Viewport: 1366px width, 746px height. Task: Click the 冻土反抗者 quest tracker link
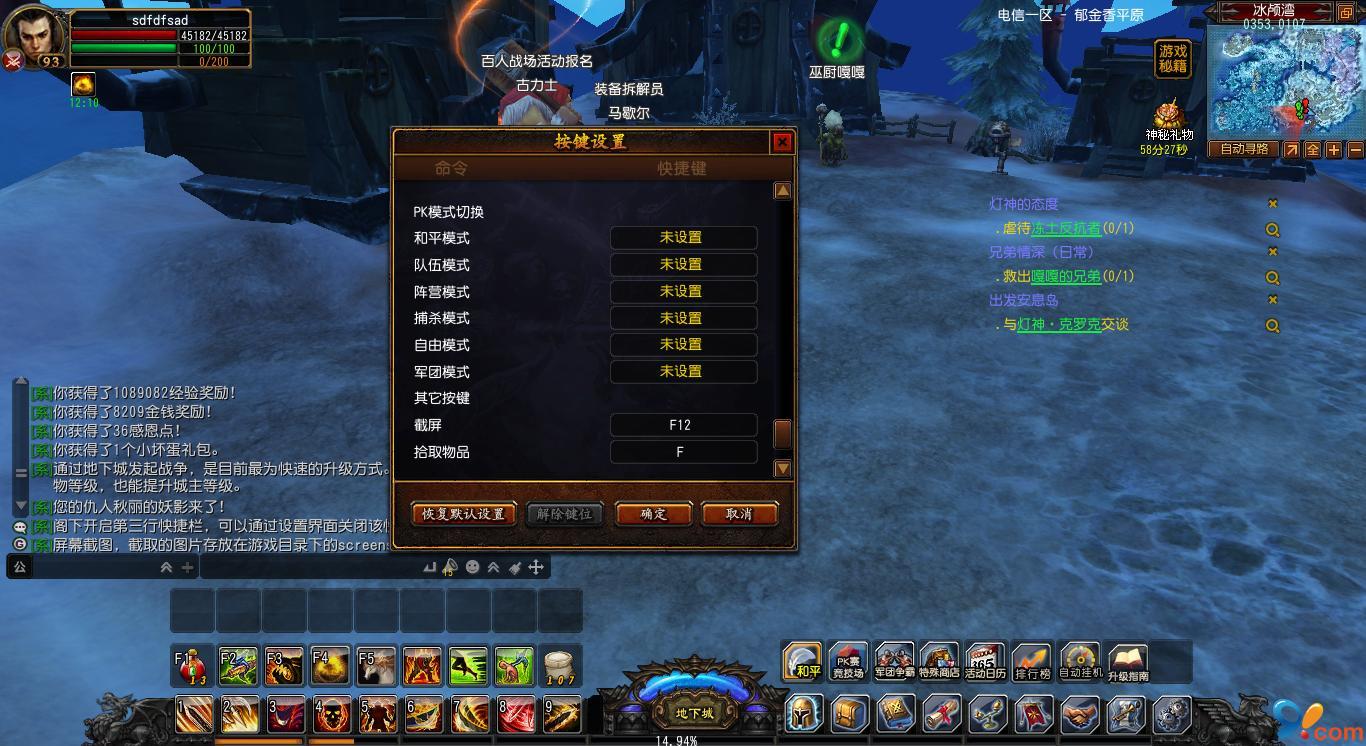point(1066,228)
